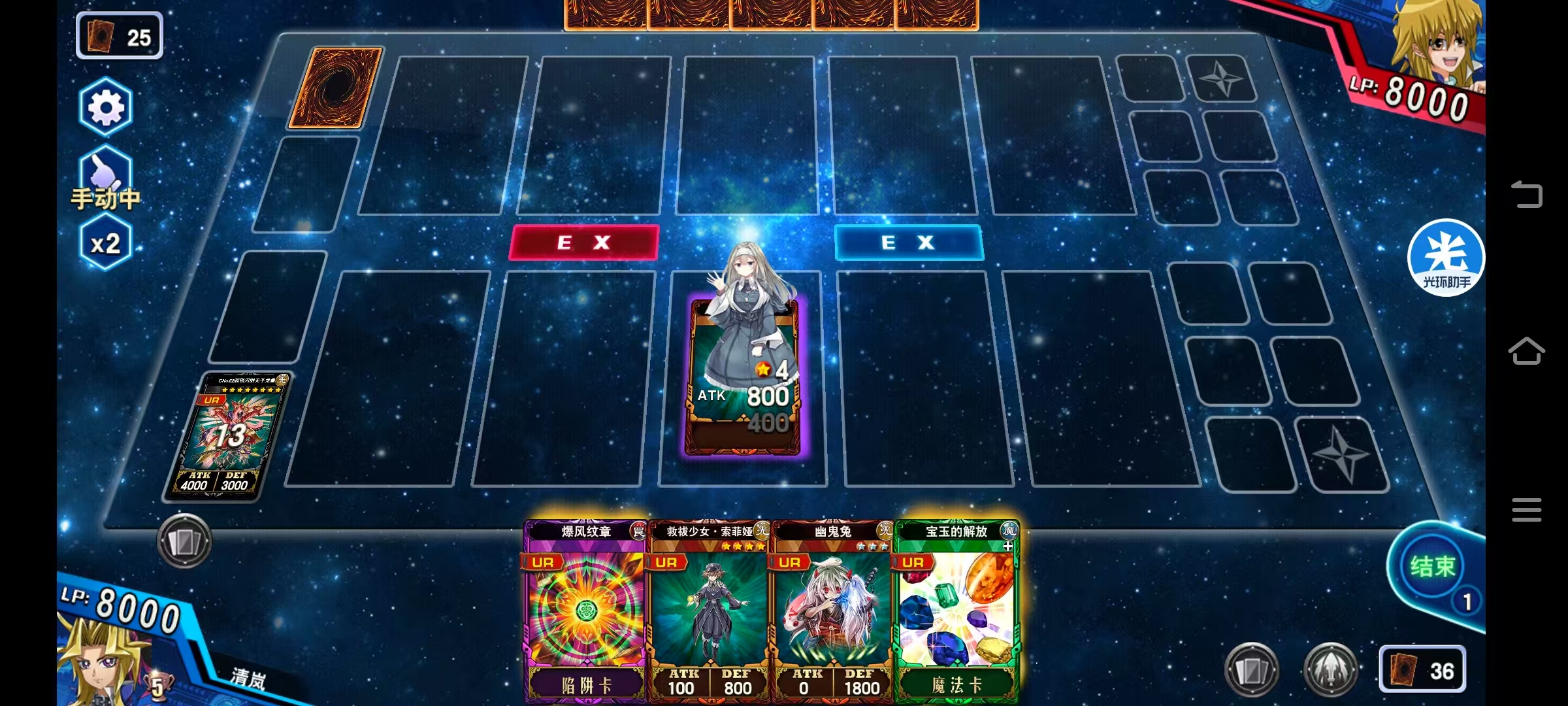Click the red EX extra monster zone
1568x706 pixels.
point(584,243)
